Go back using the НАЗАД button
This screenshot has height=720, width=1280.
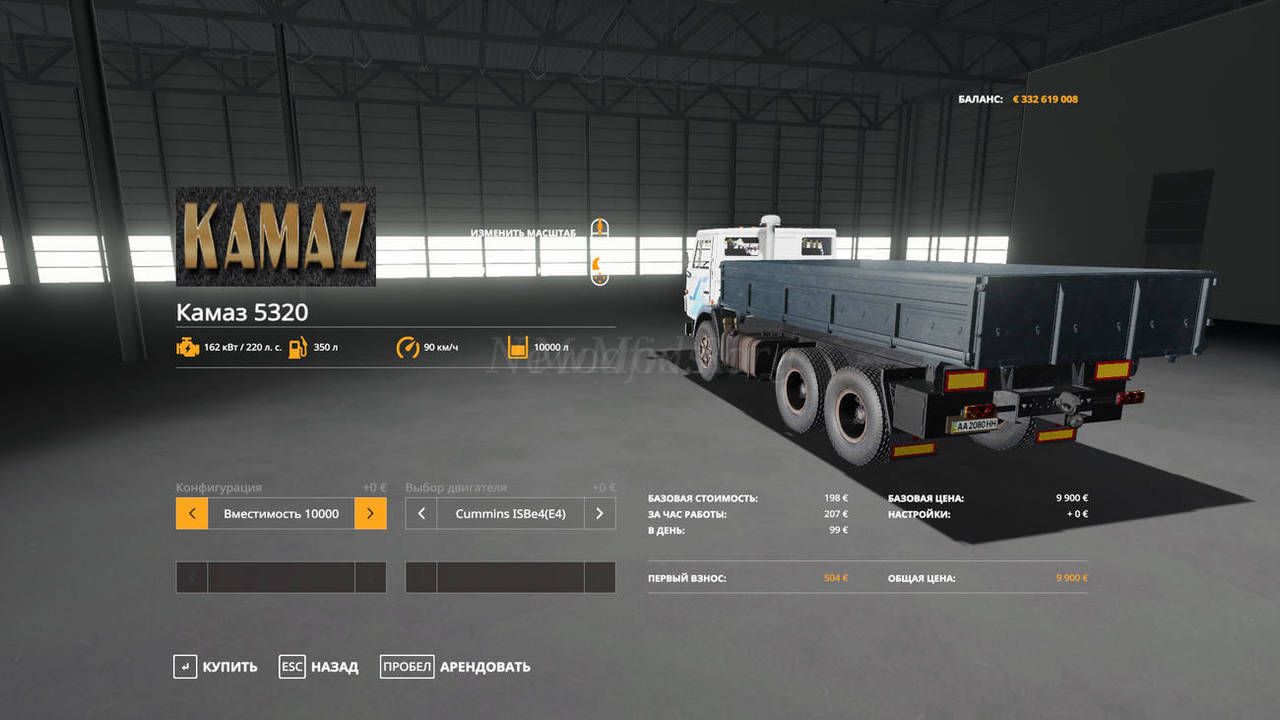pos(319,667)
